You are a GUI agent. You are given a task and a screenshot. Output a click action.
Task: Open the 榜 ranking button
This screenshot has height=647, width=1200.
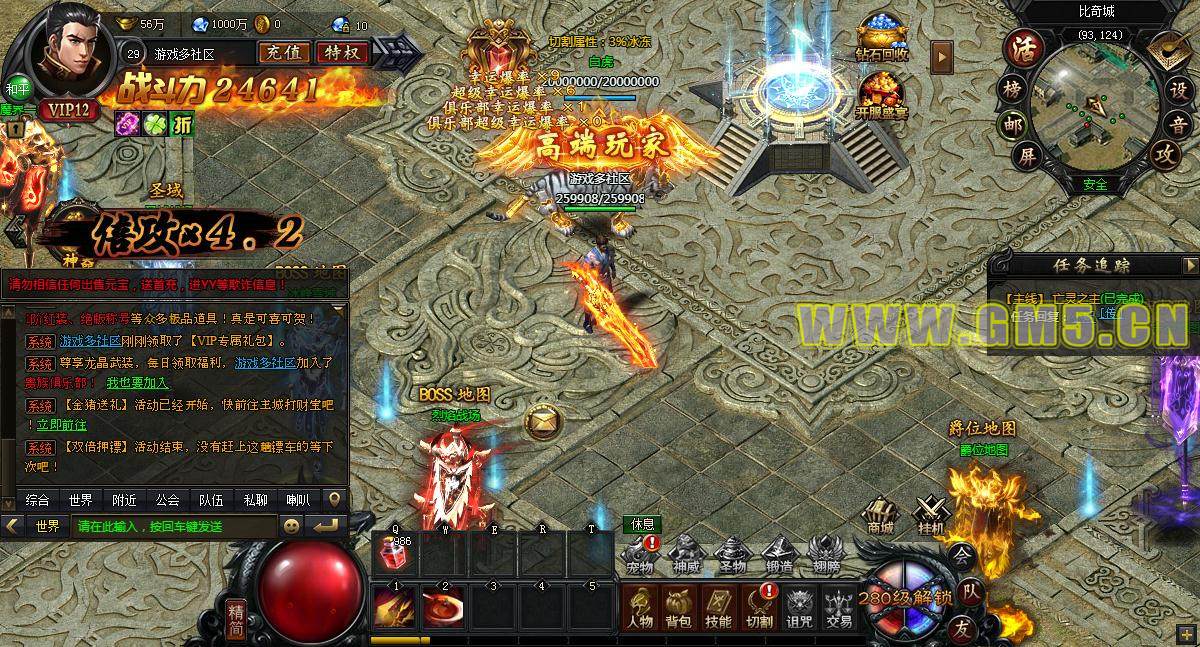1012,87
